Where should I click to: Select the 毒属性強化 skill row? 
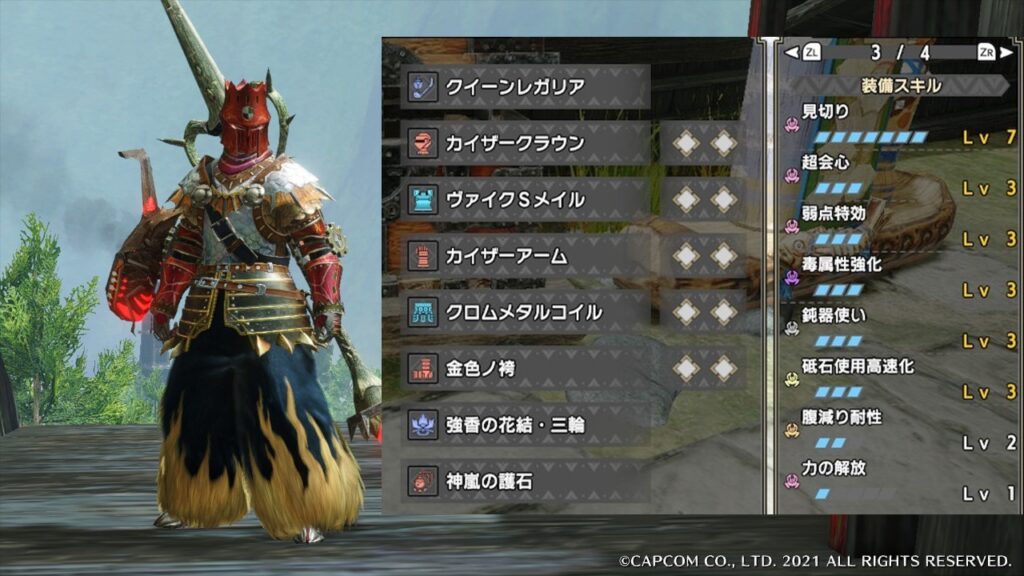tap(900, 278)
